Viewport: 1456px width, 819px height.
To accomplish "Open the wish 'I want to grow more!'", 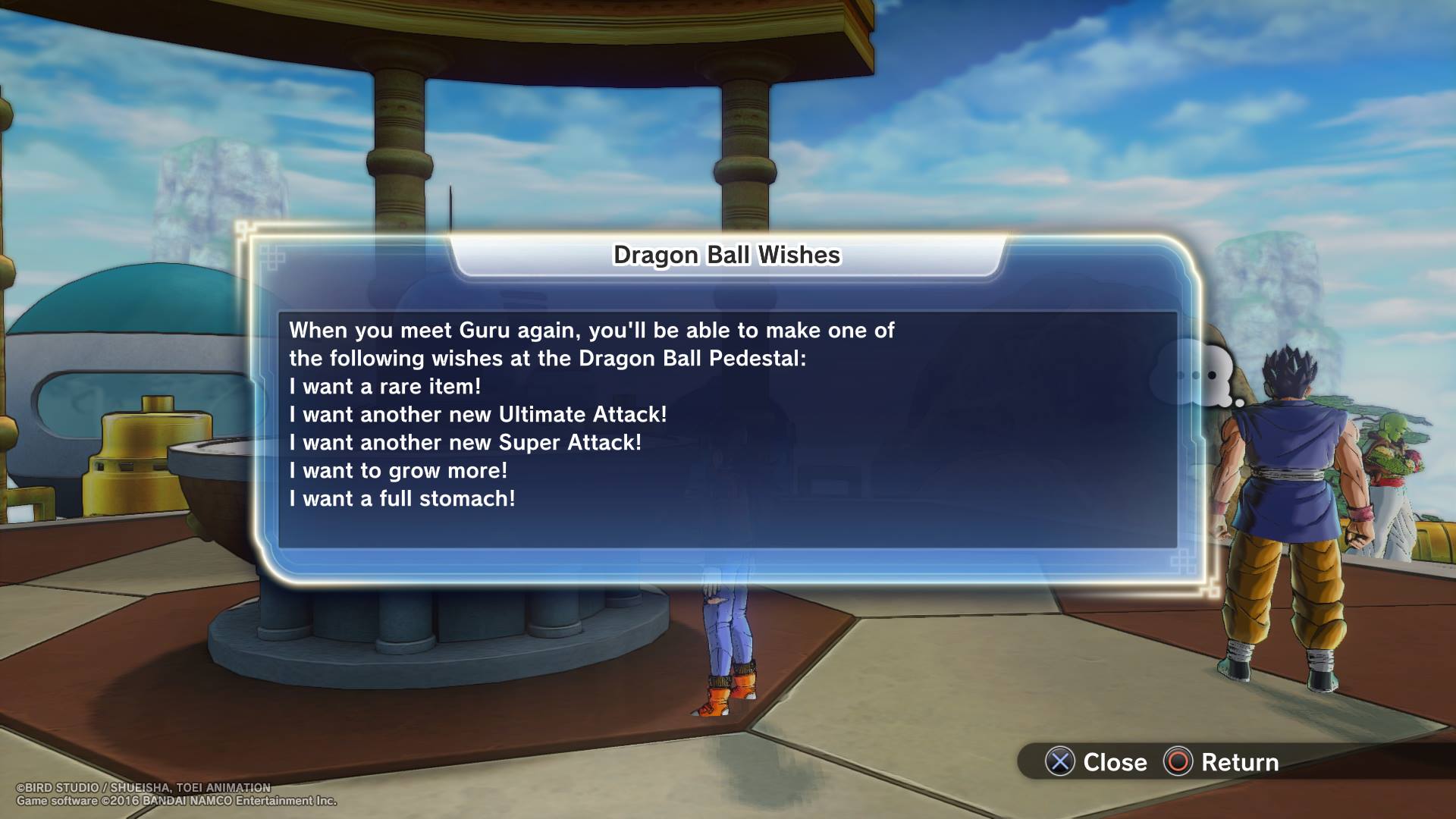I will [400, 471].
